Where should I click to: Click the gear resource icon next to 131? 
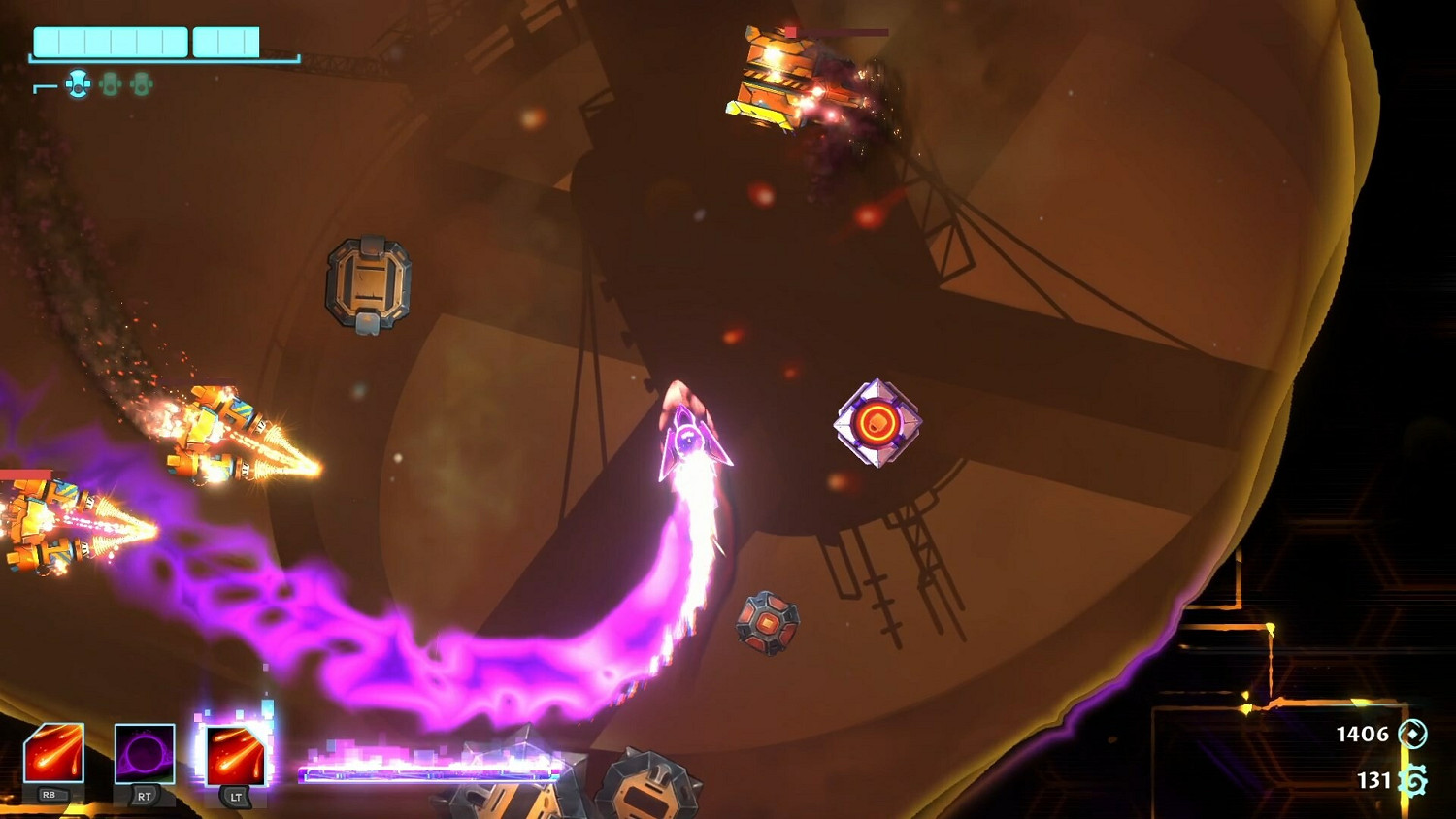tap(1412, 778)
